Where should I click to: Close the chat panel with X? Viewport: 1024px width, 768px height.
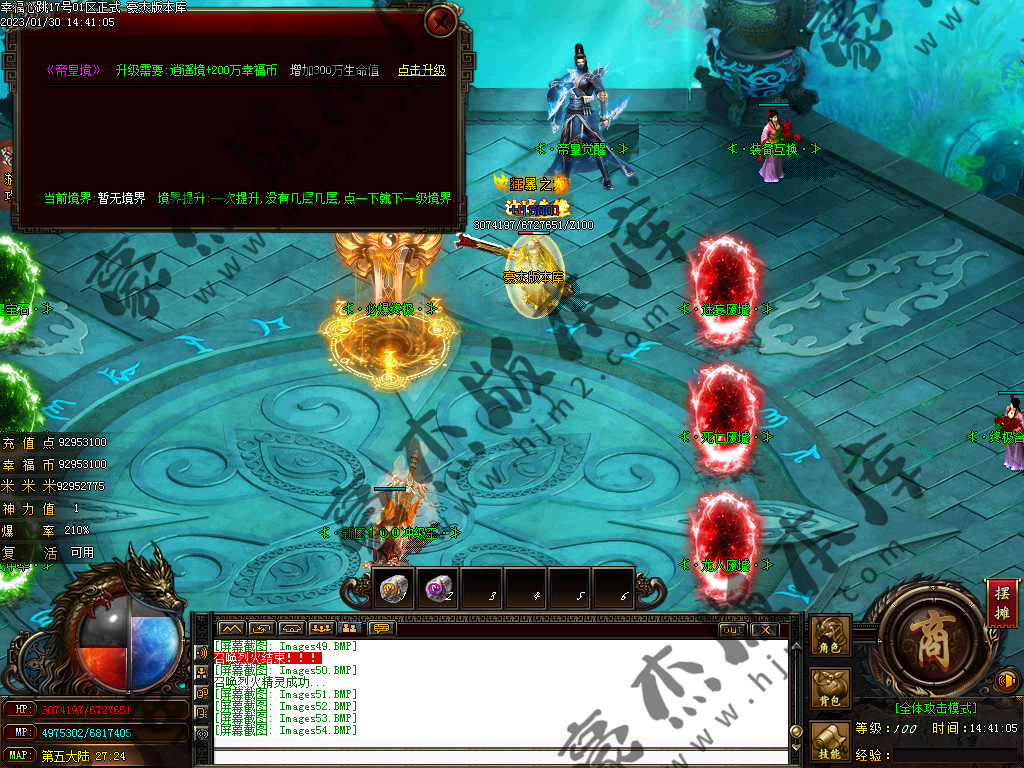[x=764, y=629]
